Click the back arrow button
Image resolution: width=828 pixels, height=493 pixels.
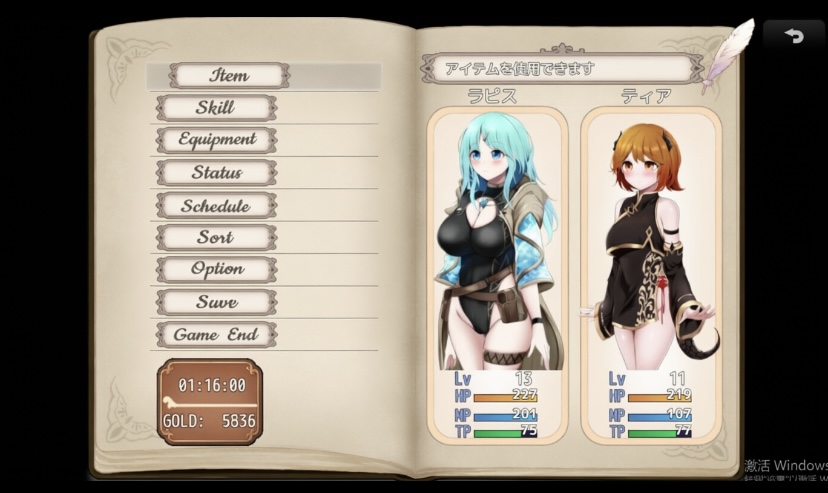coord(794,35)
